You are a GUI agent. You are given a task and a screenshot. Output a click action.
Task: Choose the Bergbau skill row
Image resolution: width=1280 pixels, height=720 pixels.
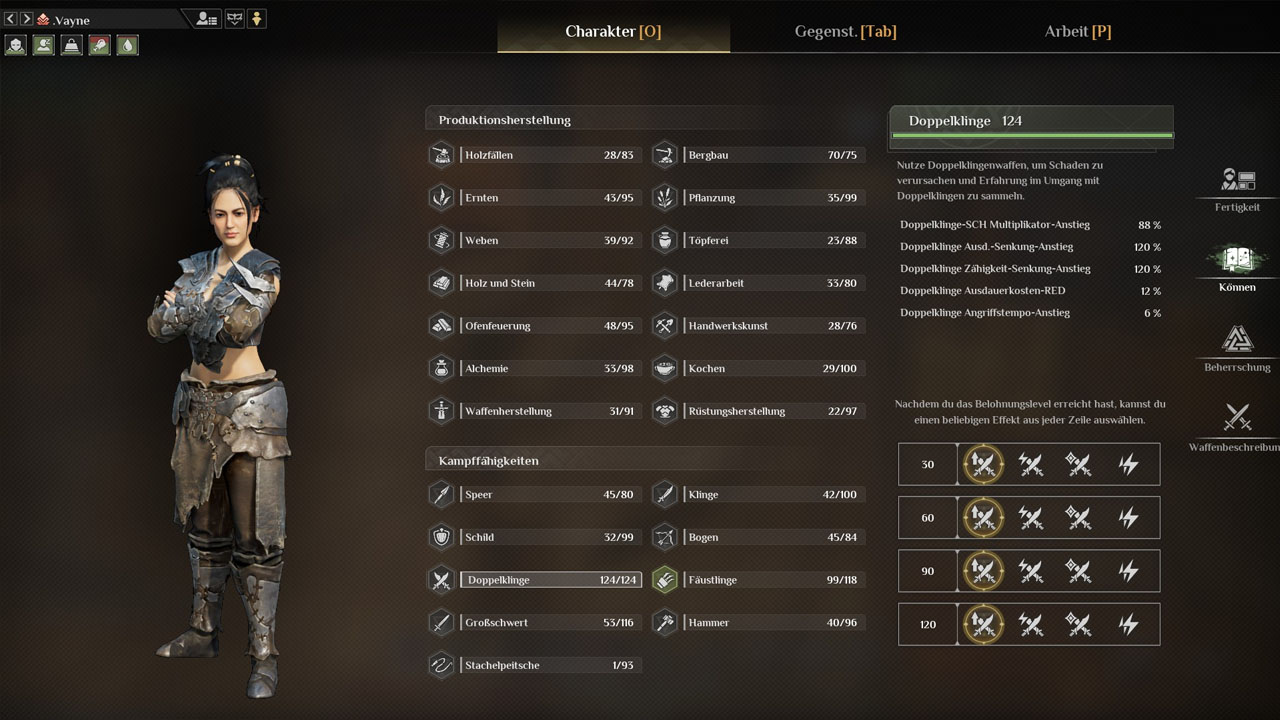click(x=772, y=155)
